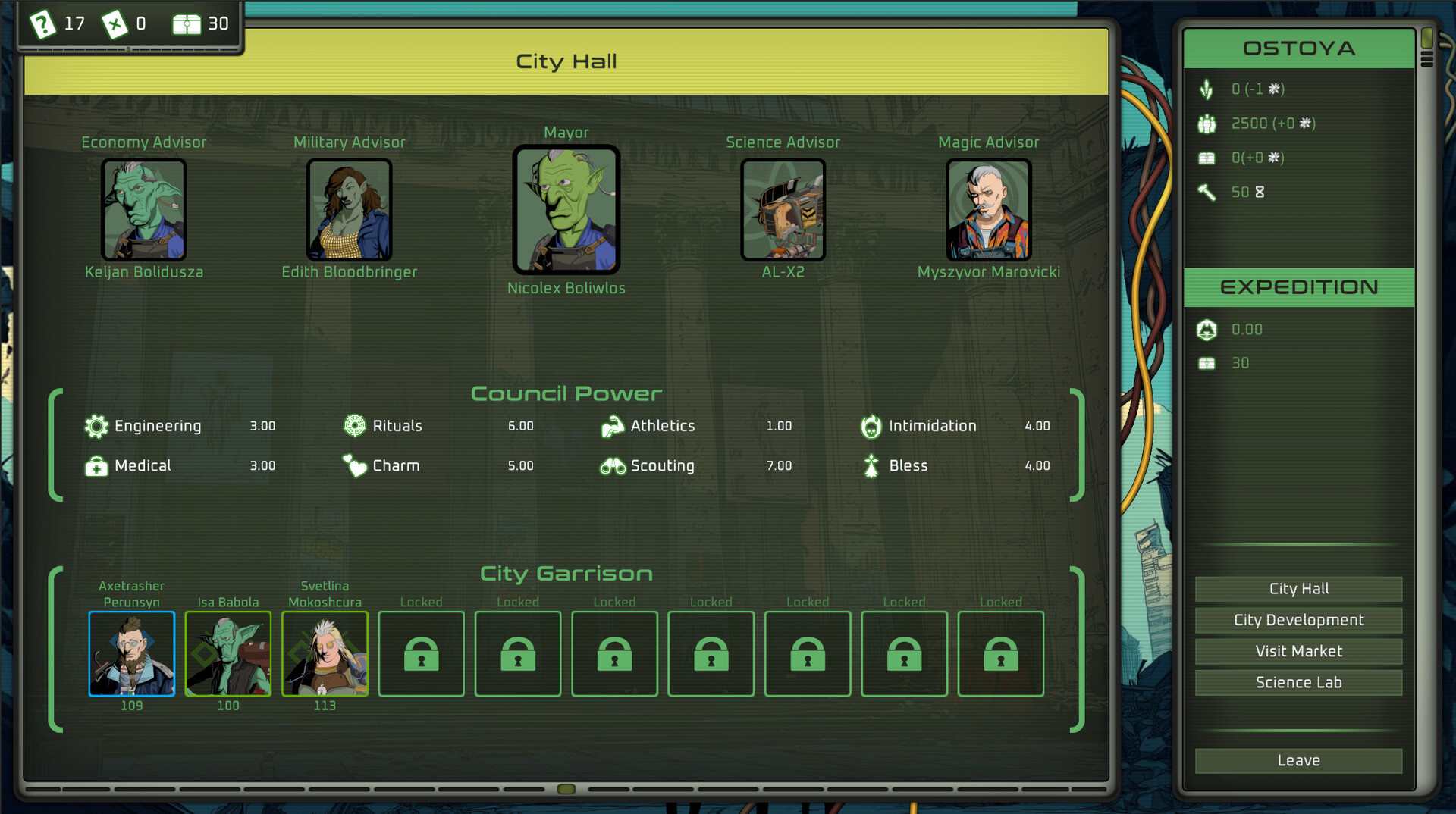Click the Expedition supplies chest icon

pyautogui.click(x=1207, y=363)
